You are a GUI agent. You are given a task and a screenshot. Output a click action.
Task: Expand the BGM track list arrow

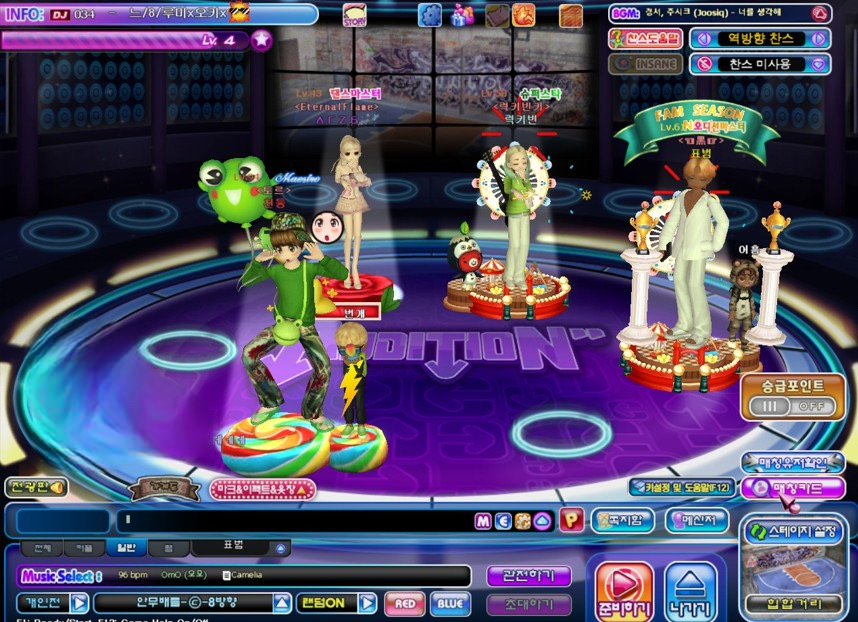(819, 14)
